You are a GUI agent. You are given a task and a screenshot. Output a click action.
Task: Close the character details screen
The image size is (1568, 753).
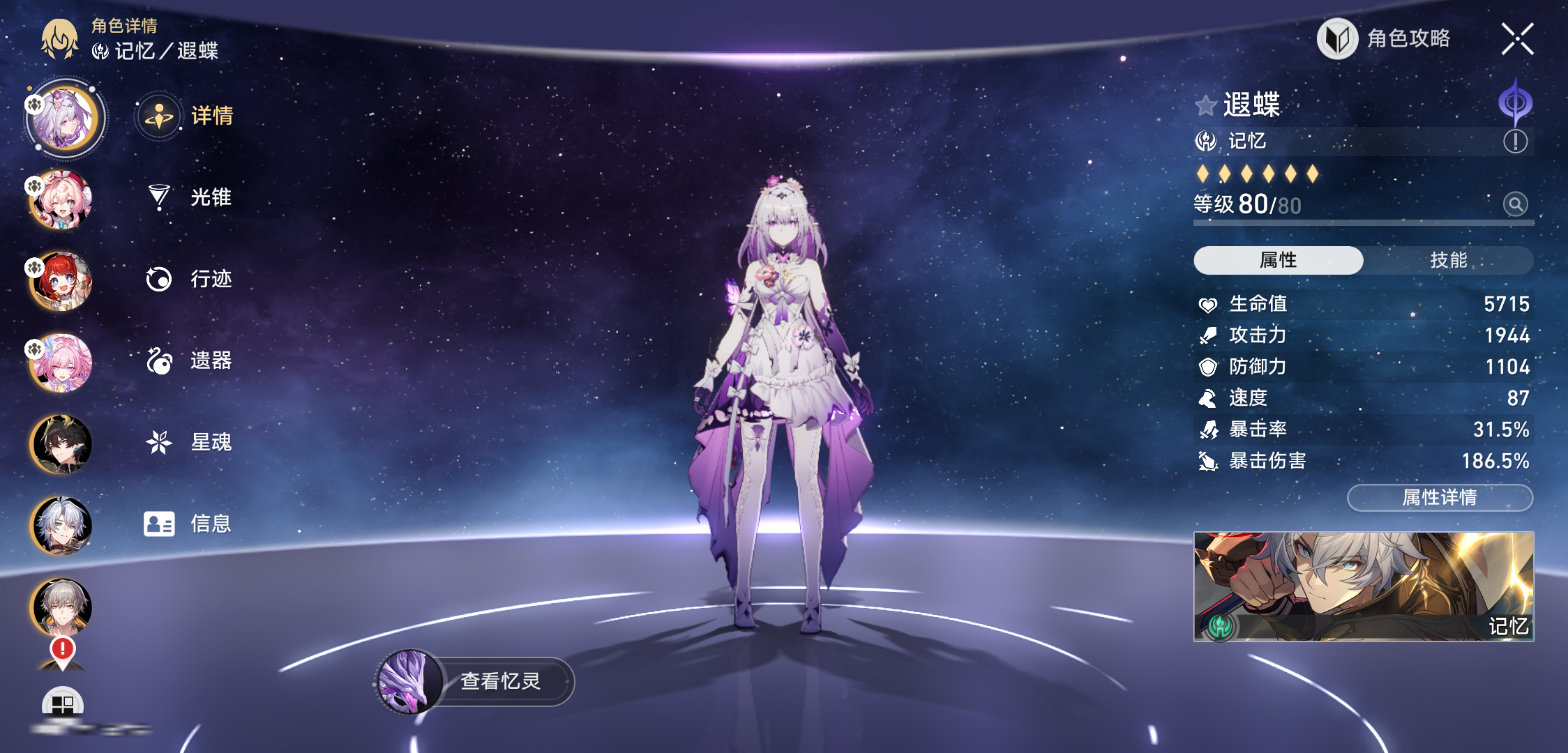[x=1517, y=38]
